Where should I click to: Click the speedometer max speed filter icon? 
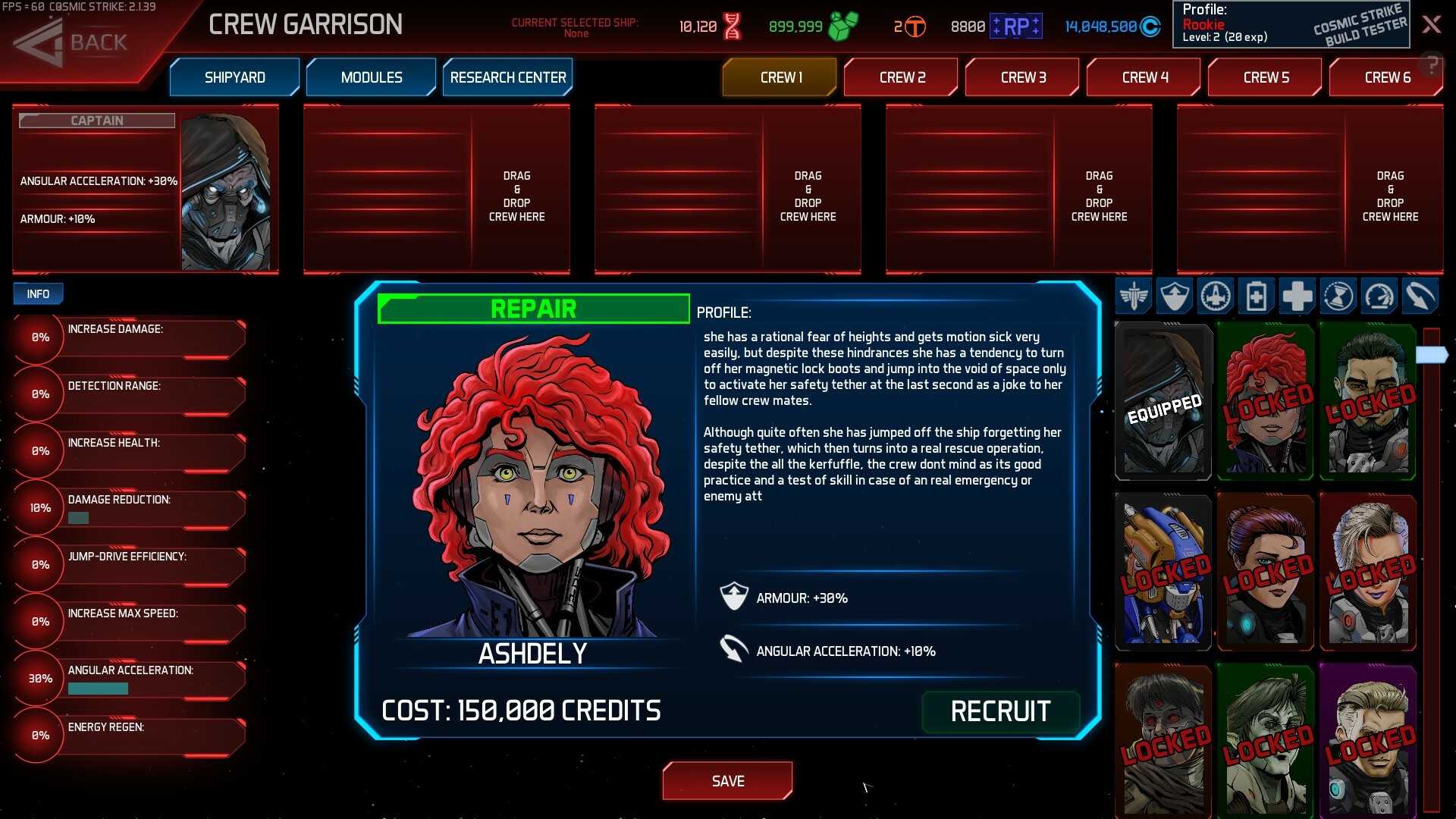coord(1379,297)
